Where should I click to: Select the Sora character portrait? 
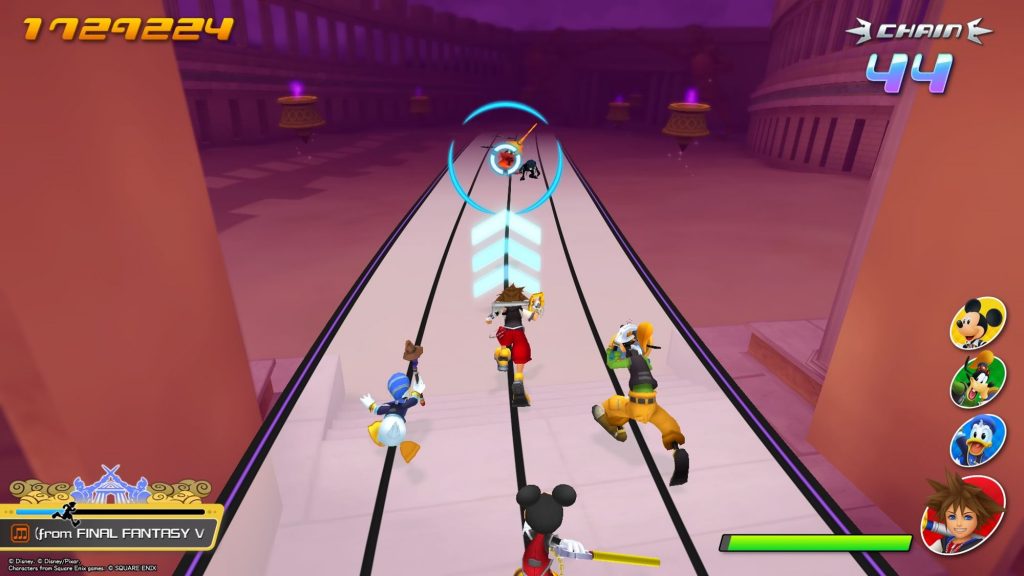[x=962, y=514]
